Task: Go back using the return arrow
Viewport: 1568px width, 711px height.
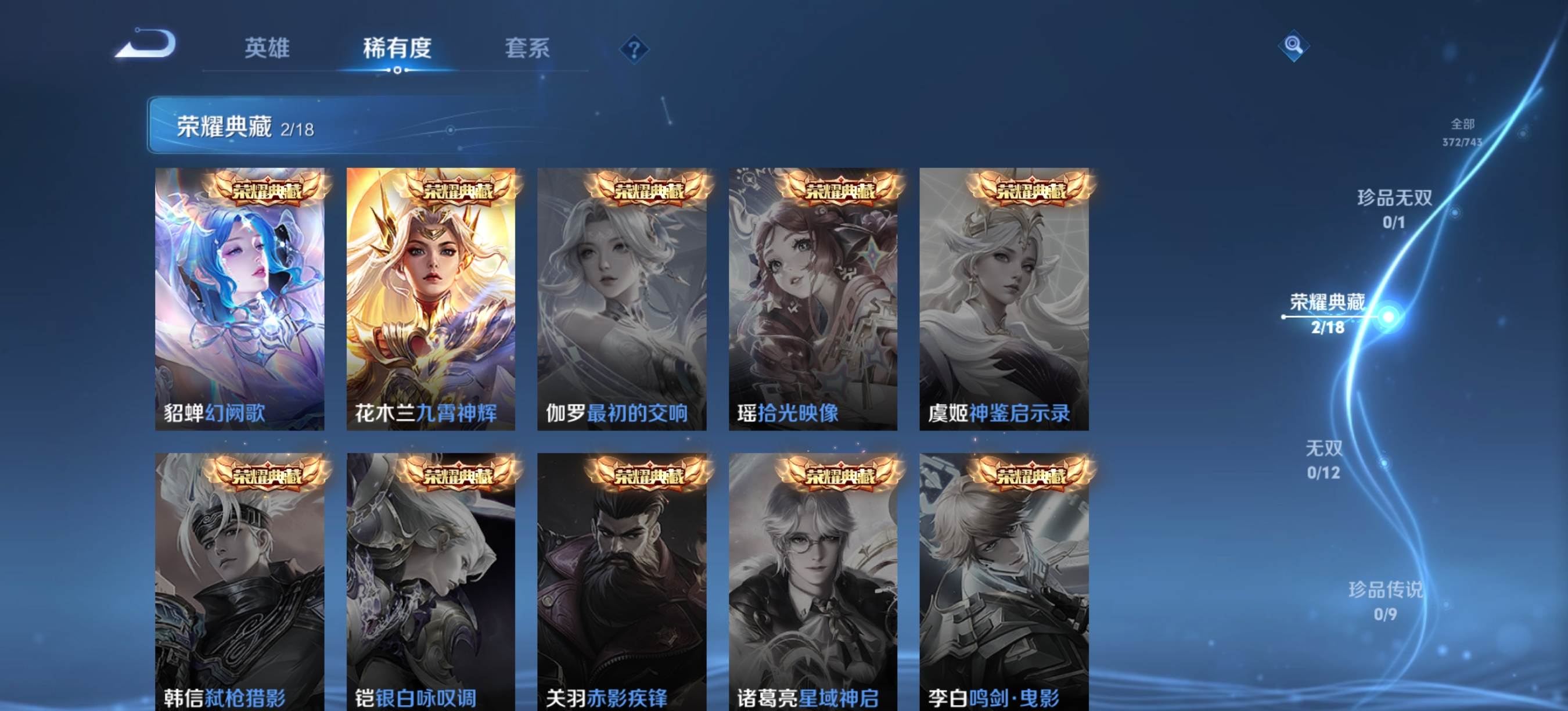Action: 146,44
